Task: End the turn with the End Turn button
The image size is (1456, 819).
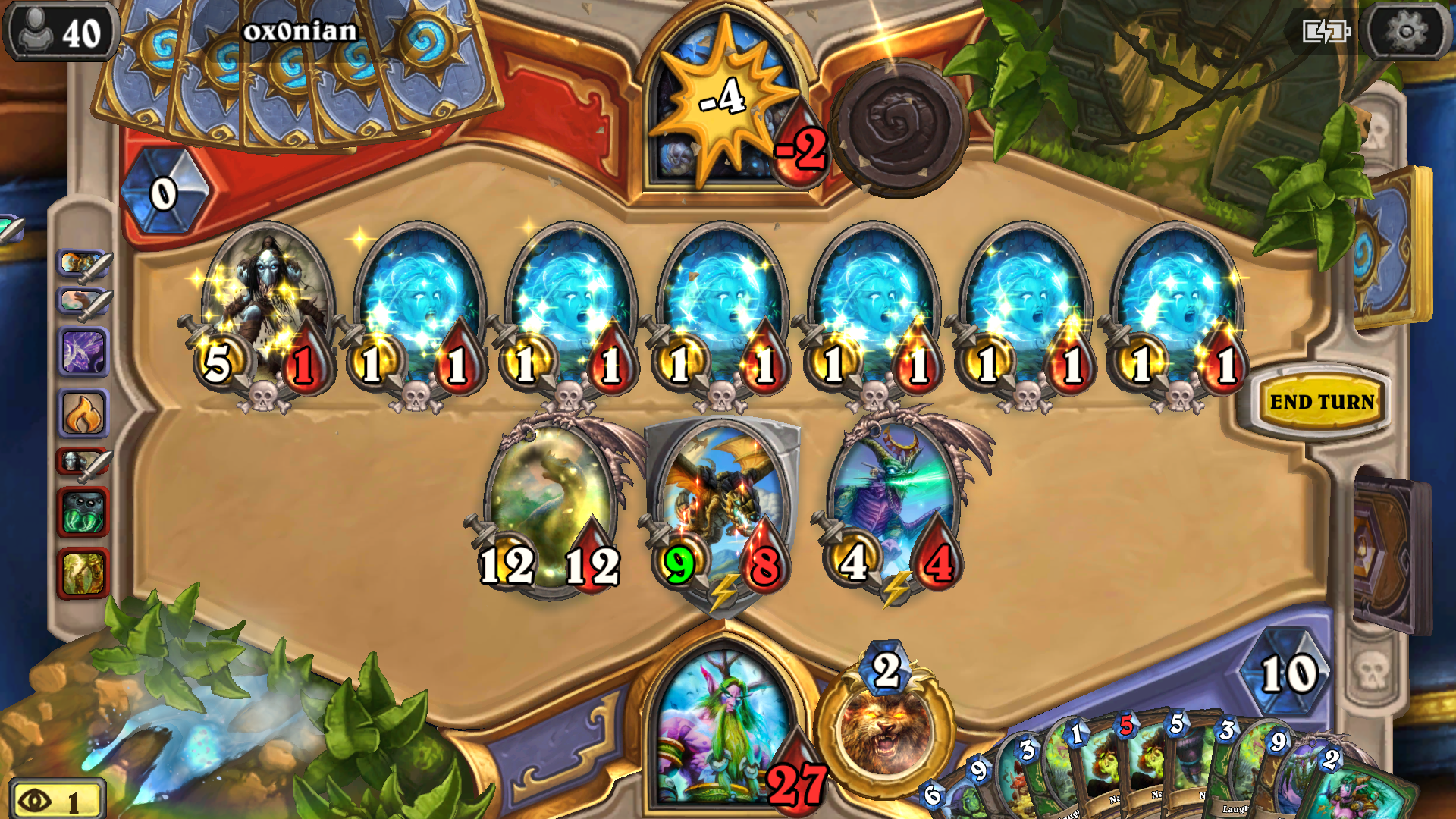Action: [1322, 401]
